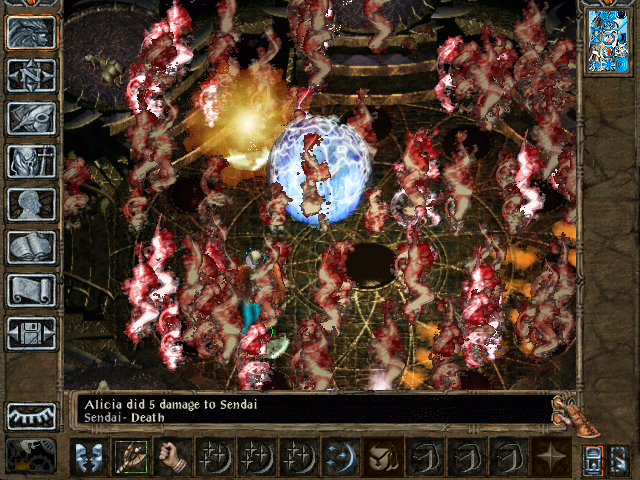640x480 pixels.
Task: Activate the guard shield action
Action: coord(88,458)
